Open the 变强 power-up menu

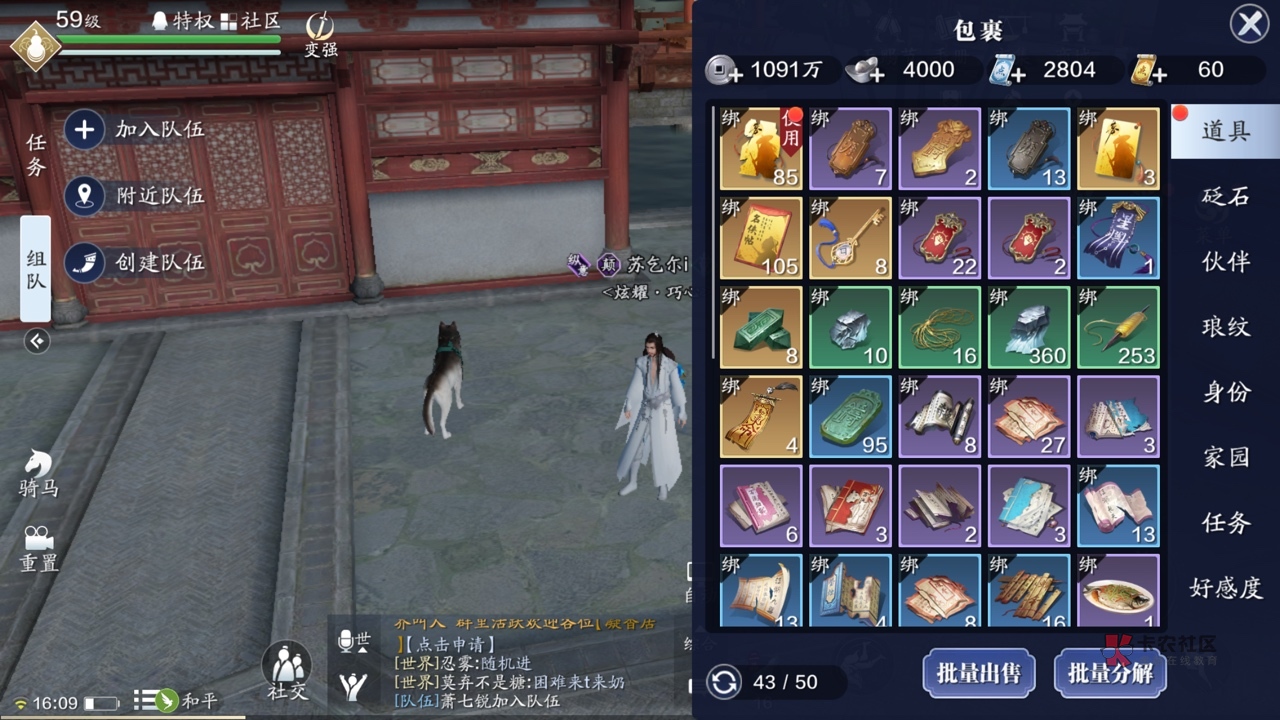tap(320, 35)
